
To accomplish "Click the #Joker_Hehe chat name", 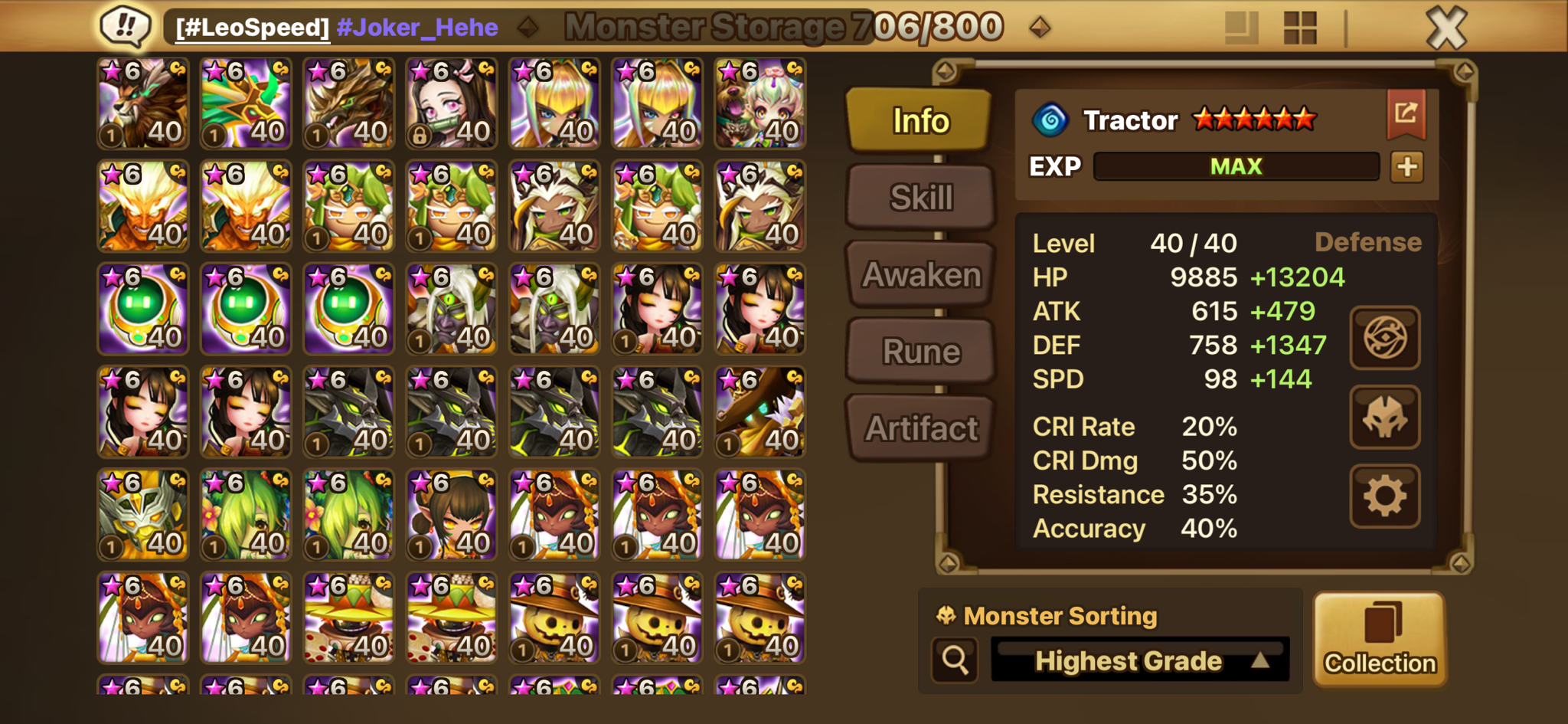I will pos(417,28).
